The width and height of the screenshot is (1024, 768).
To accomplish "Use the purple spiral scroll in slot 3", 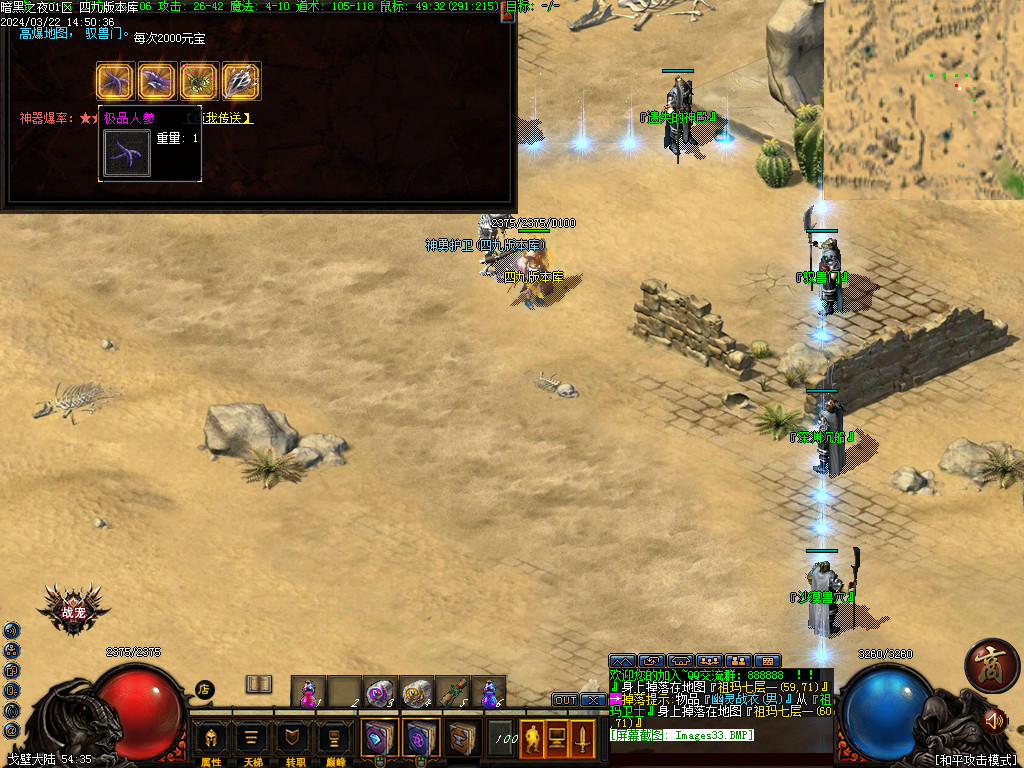I will coord(379,692).
